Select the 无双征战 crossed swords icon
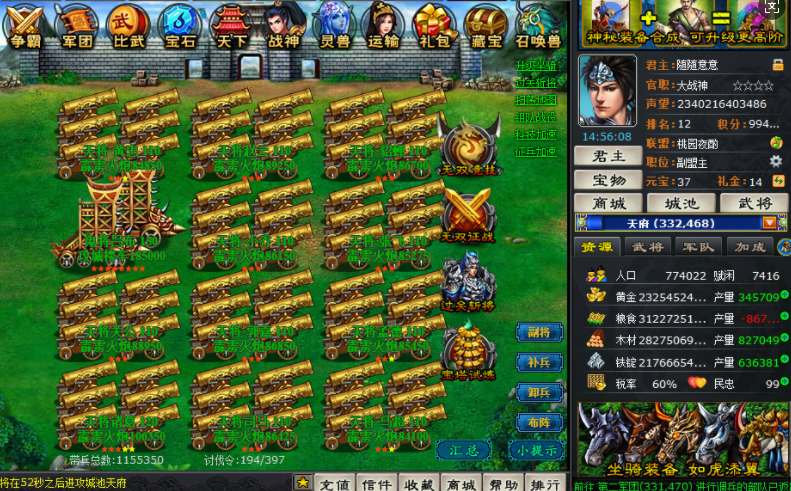791x491 pixels. click(468, 212)
